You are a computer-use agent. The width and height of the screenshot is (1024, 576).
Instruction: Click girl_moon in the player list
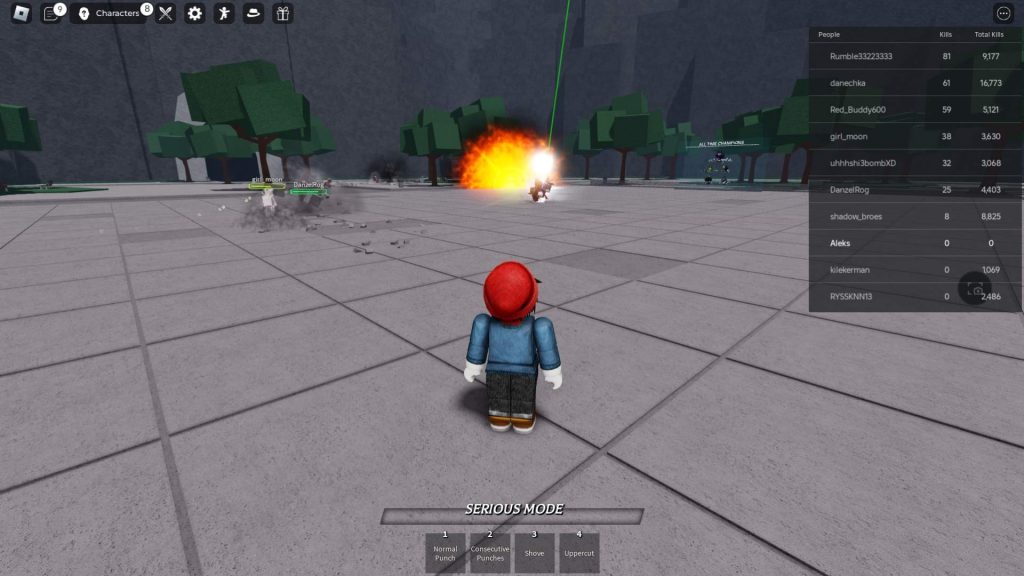click(x=849, y=136)
